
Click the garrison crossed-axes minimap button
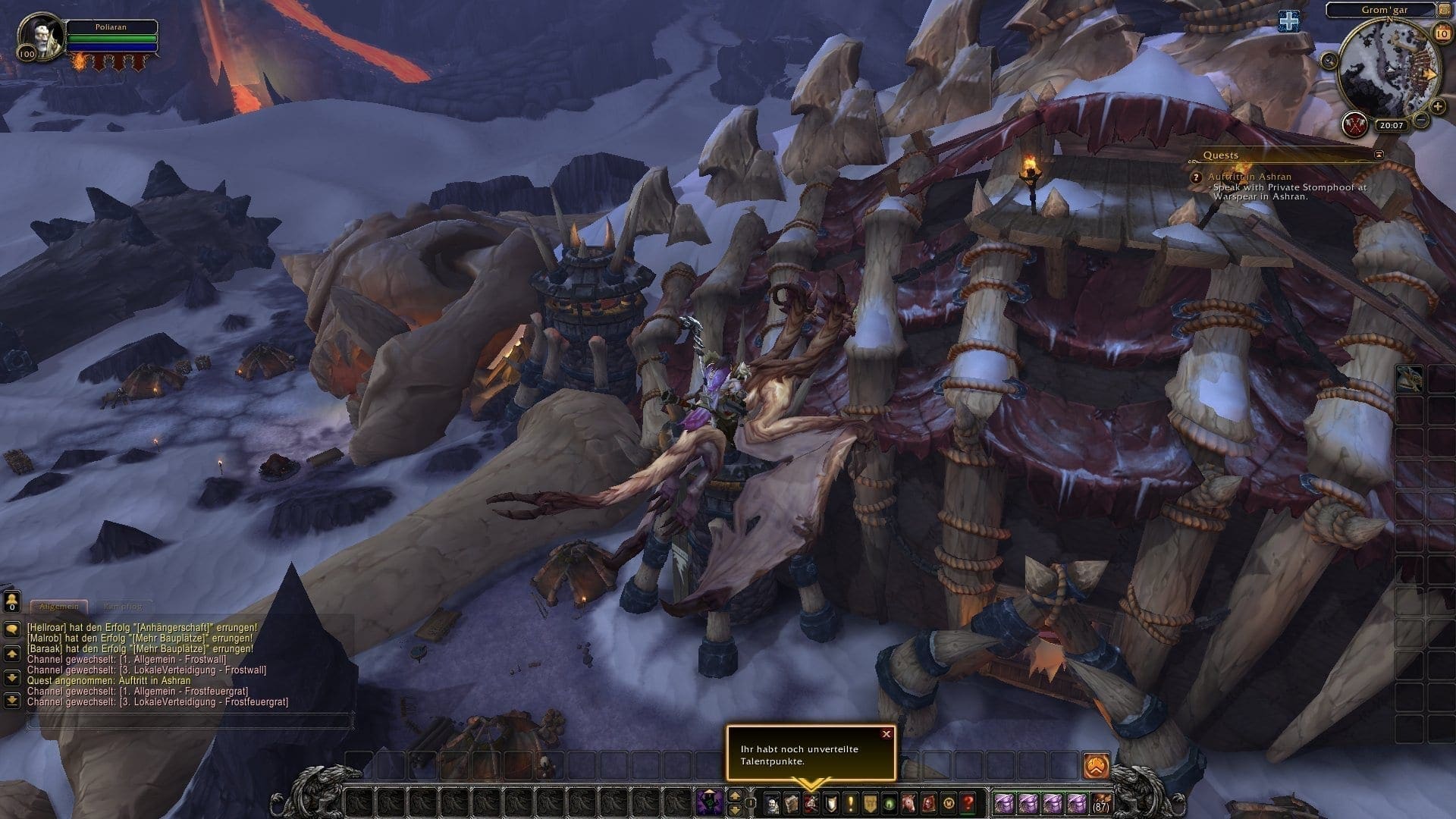click(1354, 124)
